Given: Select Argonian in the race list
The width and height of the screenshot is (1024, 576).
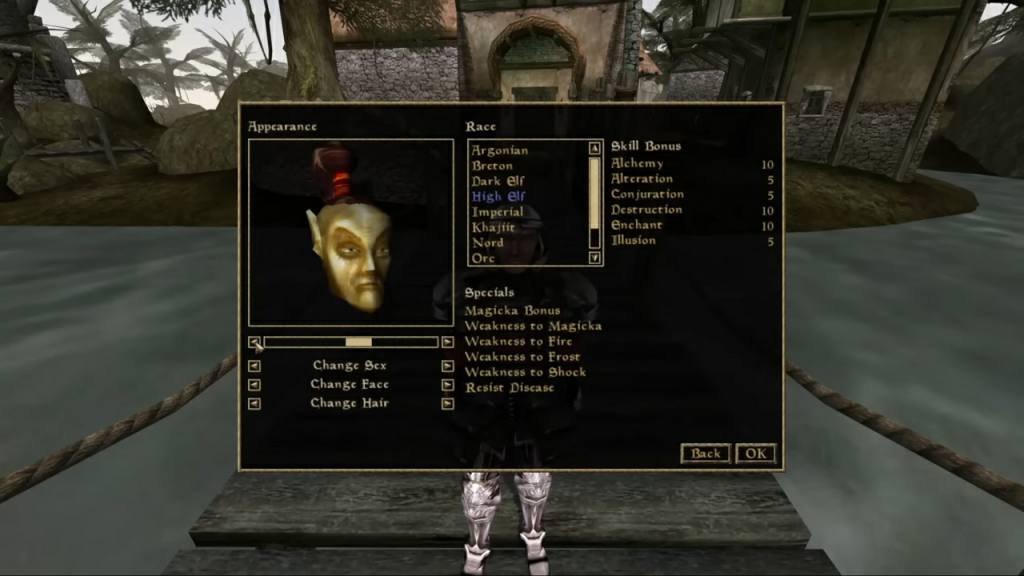Looking at the screenshot, I should tap(500, 150).
